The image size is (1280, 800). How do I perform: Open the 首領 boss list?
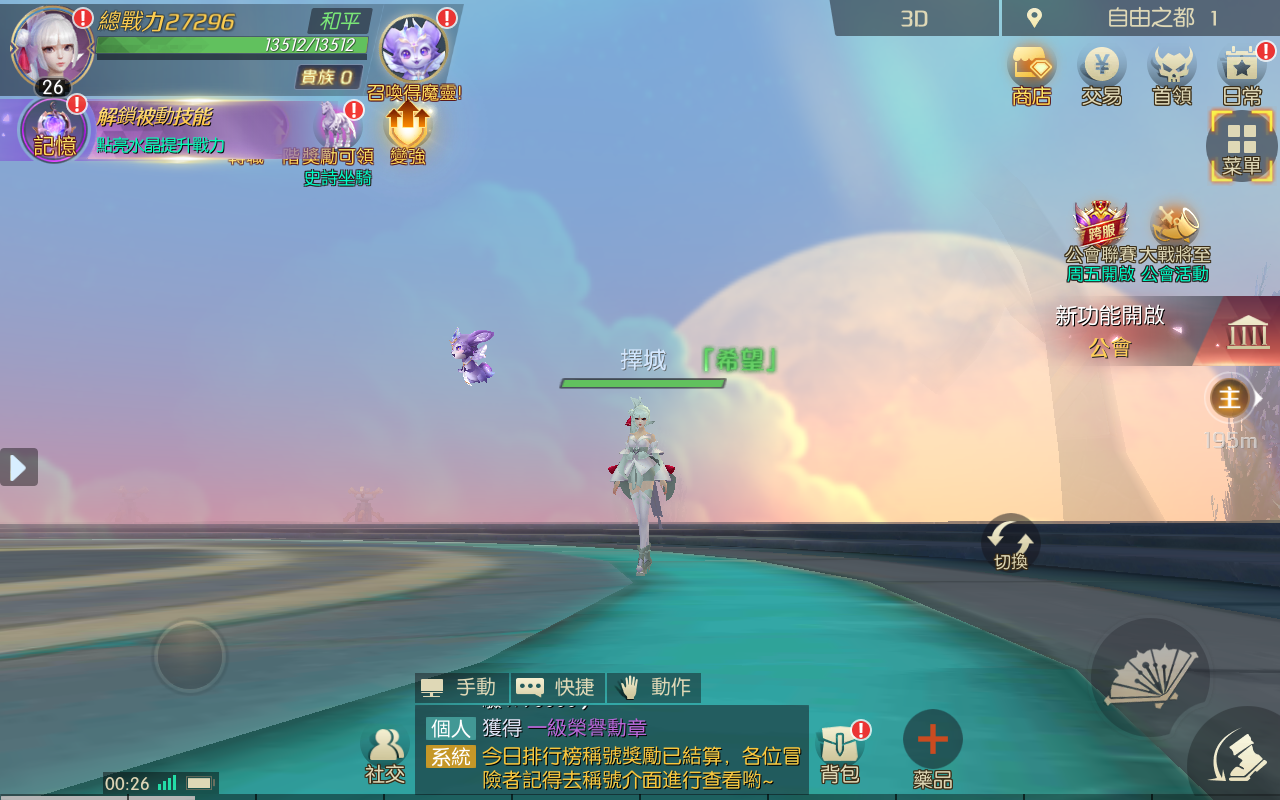[x=1171, y=67]
